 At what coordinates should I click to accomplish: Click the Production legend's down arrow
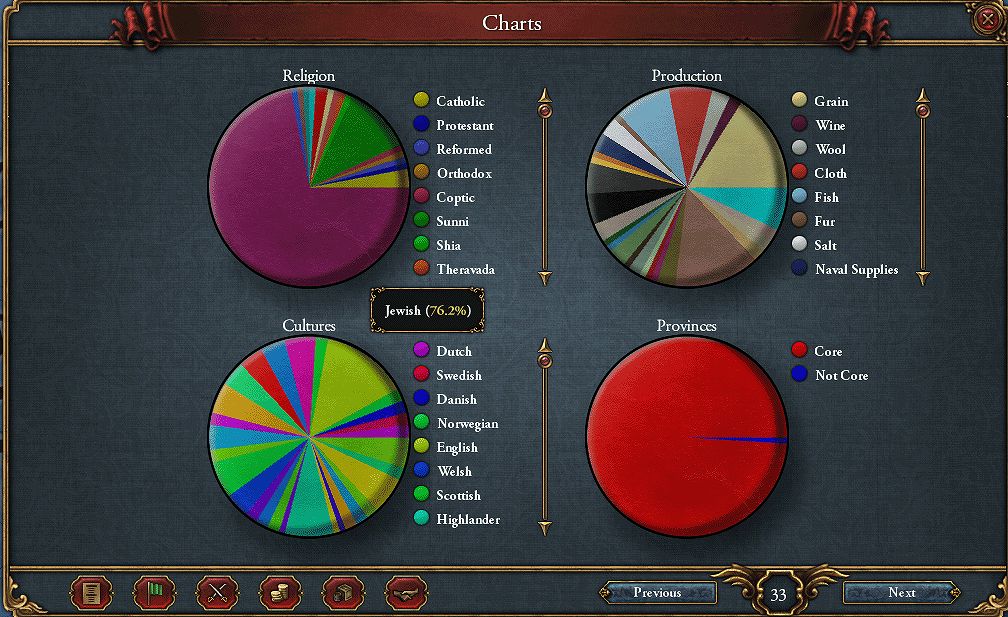(923, 276)
